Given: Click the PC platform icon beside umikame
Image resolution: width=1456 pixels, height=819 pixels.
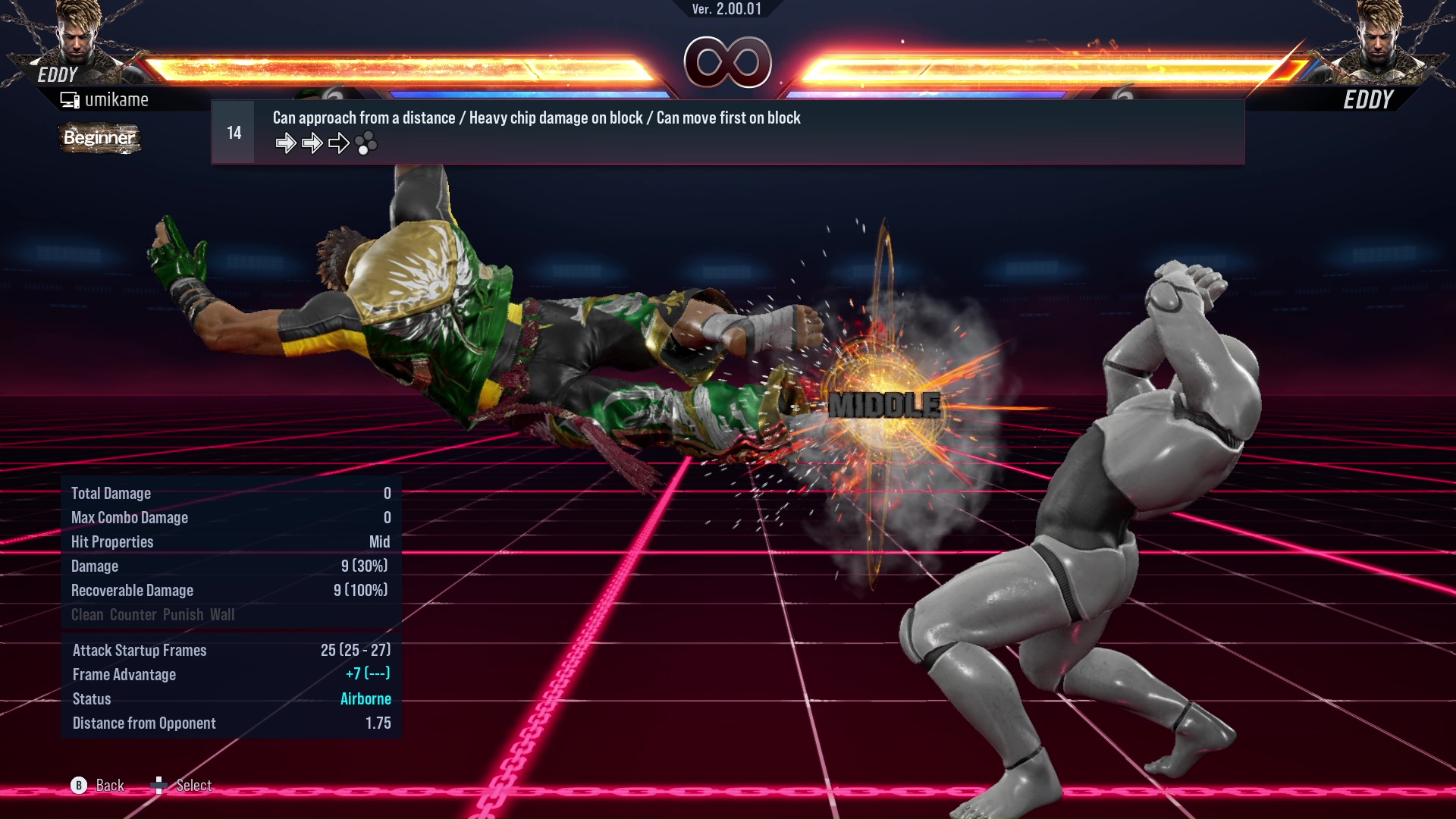Looking at the screenshot, I should tap(70, 99).
